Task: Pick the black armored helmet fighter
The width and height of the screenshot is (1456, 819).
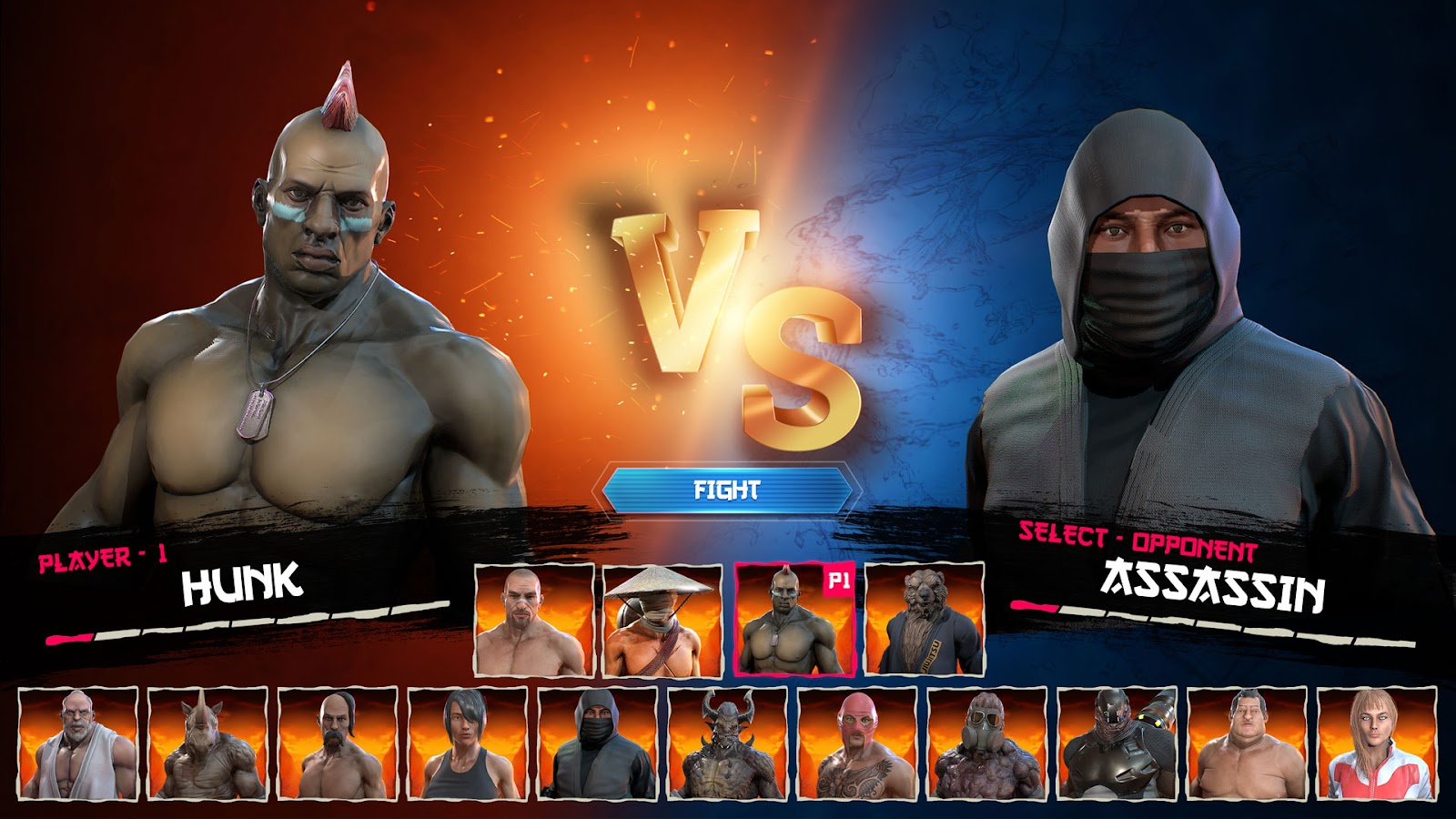Action: pyautogui.click(x=1117, y=744)
